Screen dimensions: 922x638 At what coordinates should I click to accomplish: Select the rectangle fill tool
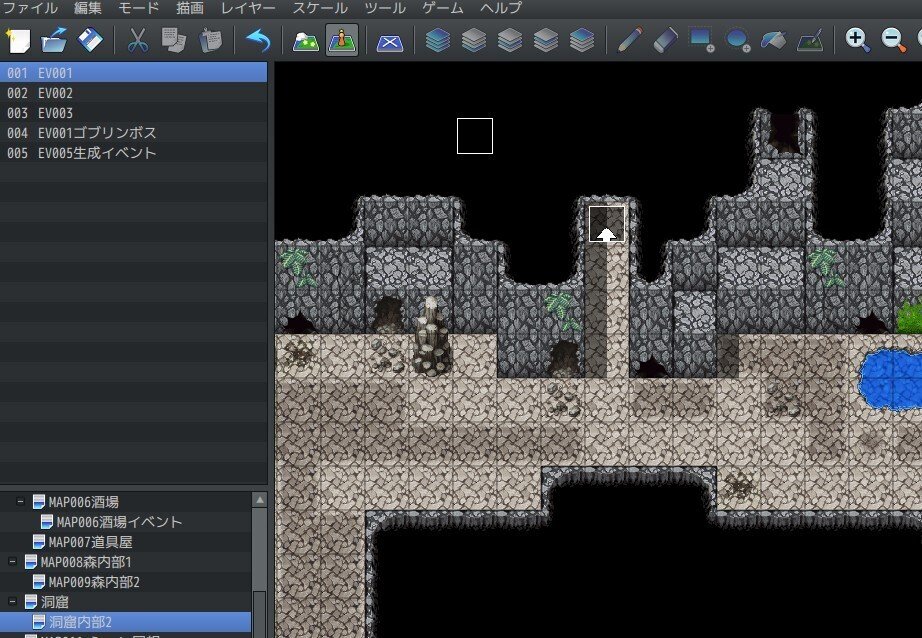pos(702,41)
